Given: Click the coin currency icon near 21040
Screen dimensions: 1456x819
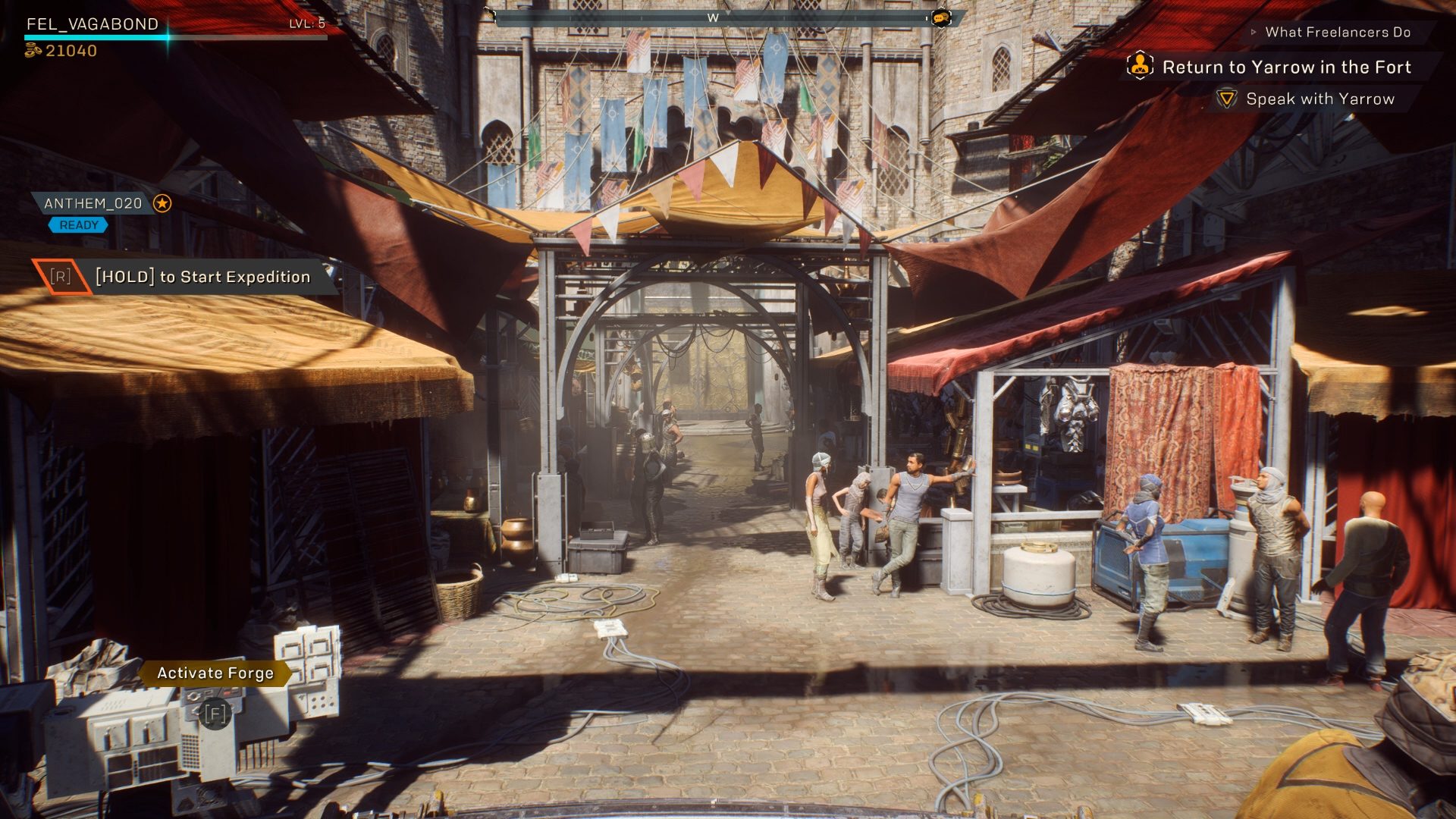Looking at the screenshot, I should [32, 50].
